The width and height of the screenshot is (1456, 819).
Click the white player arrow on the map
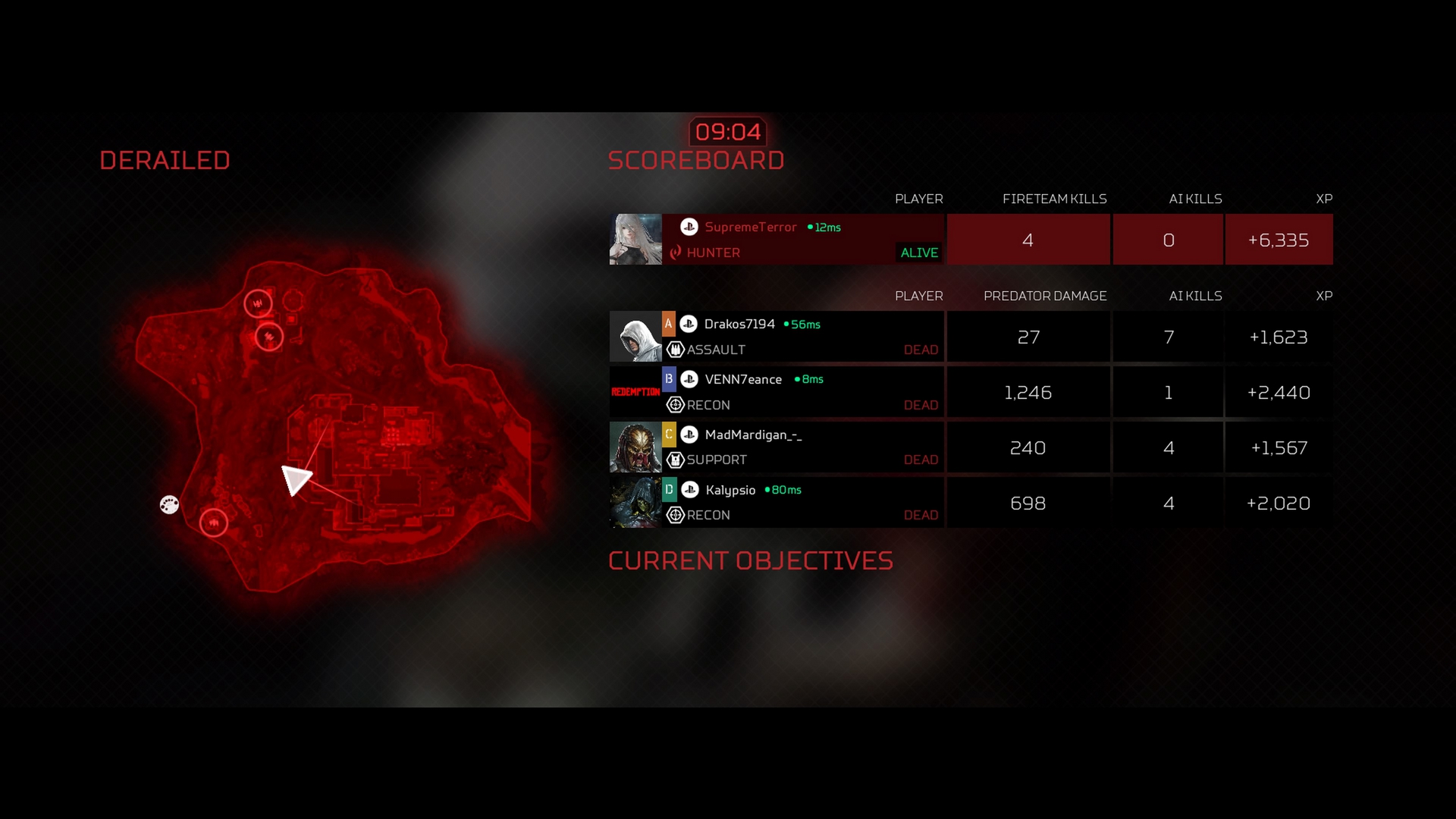point(295,479)
